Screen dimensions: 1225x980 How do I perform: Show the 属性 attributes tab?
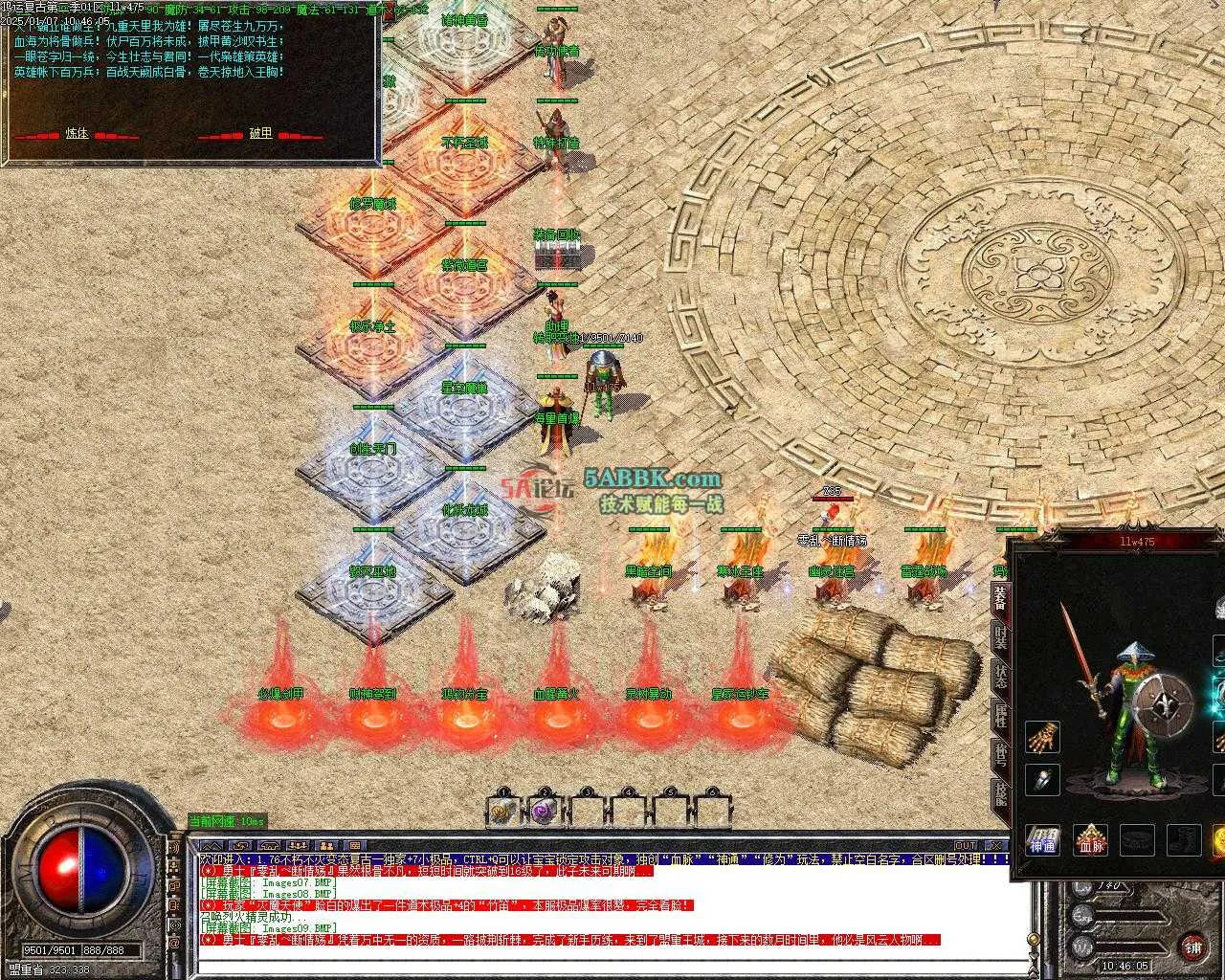click(x=1000, y=715)
